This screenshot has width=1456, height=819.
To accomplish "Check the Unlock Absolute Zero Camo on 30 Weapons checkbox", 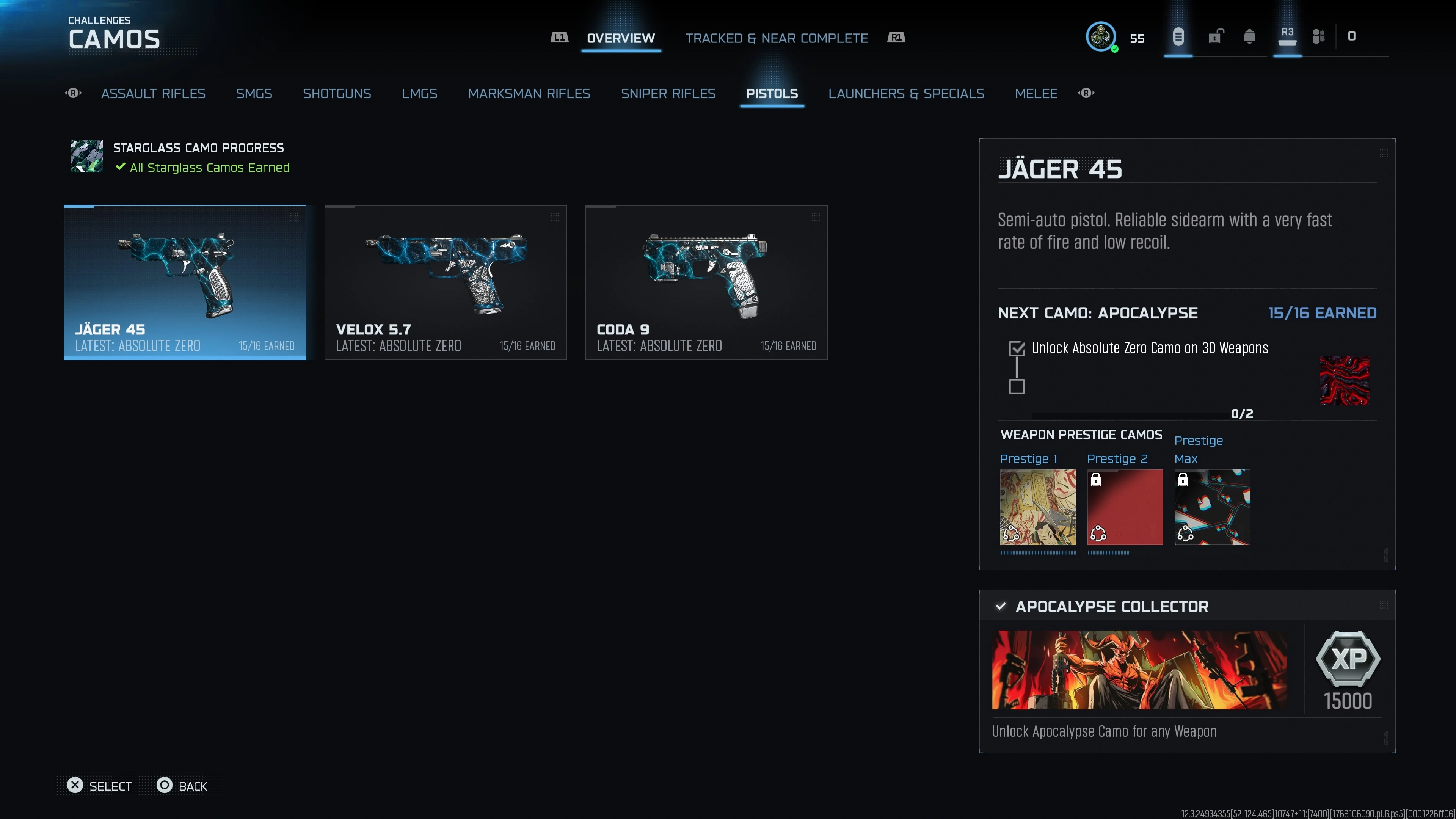I will click(x=1017, y=349).
